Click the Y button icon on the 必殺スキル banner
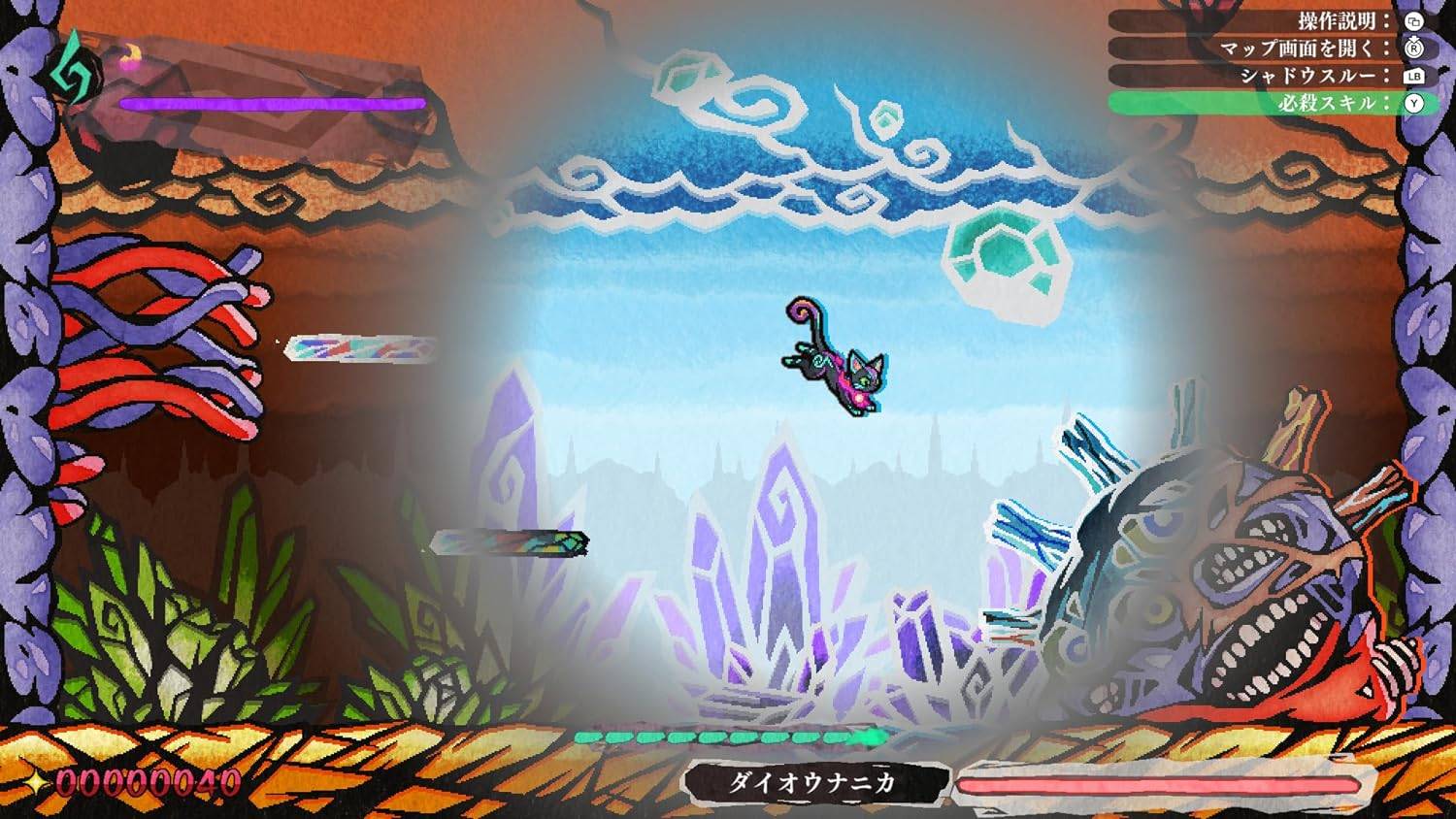This screenshot has height=819, width=1456. [1414, 103]
